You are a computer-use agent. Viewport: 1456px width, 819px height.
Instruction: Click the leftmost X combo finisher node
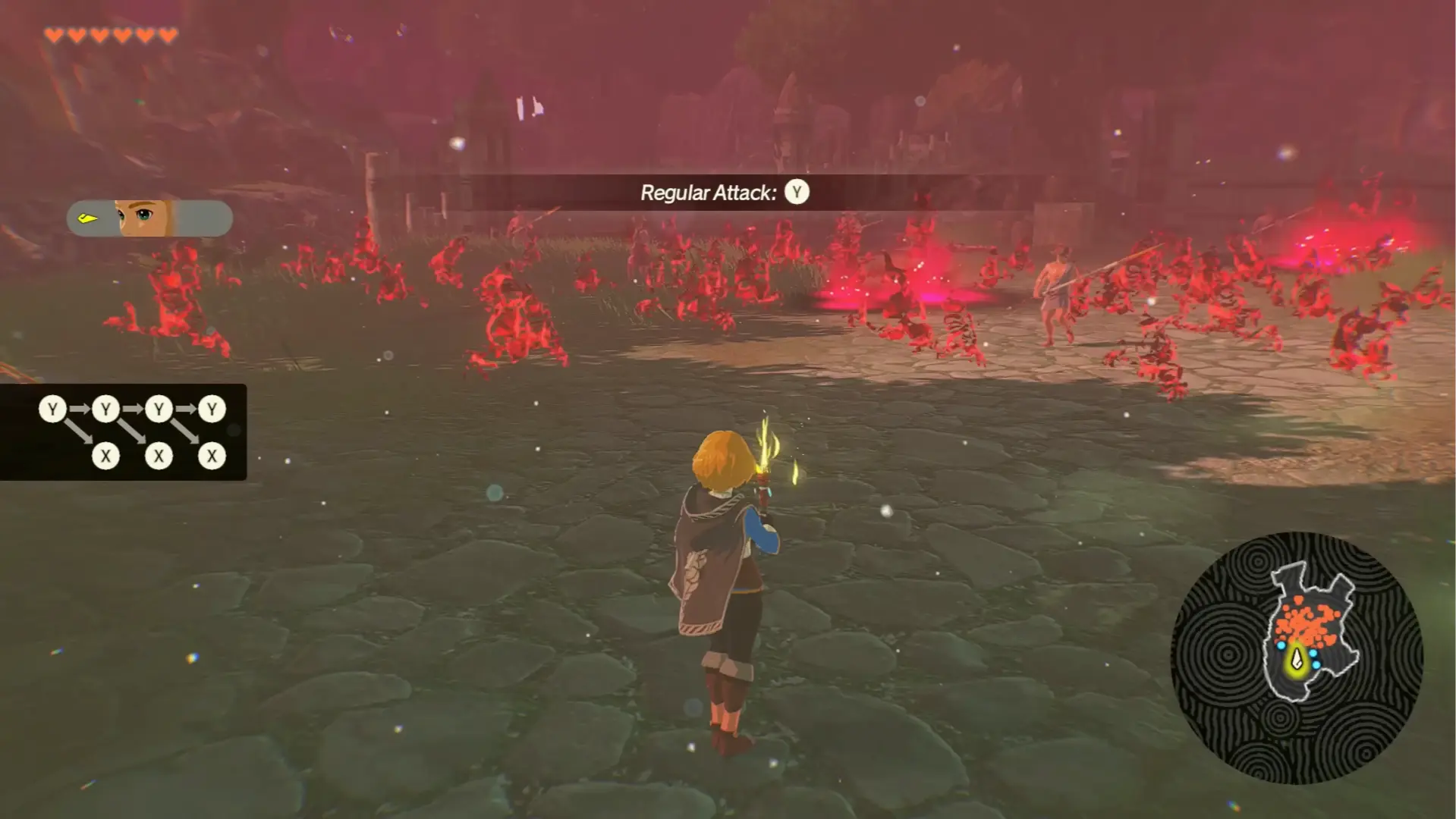(x=105, y=455)
